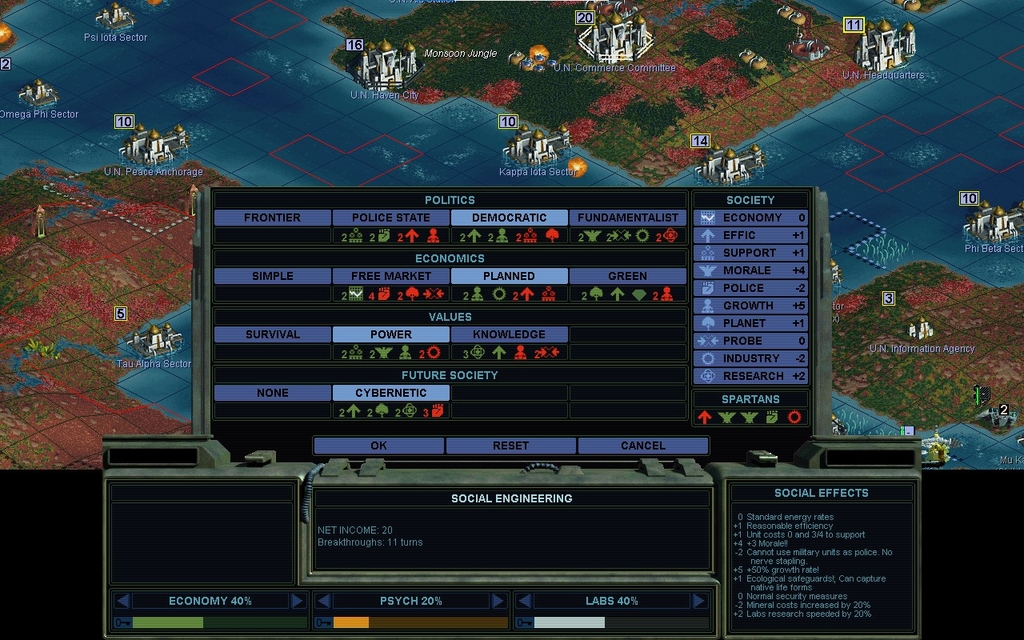Pick the Fundamentalist politics option
The width and height of the screenshot is (1024, 640).
[x=628, y=218]
